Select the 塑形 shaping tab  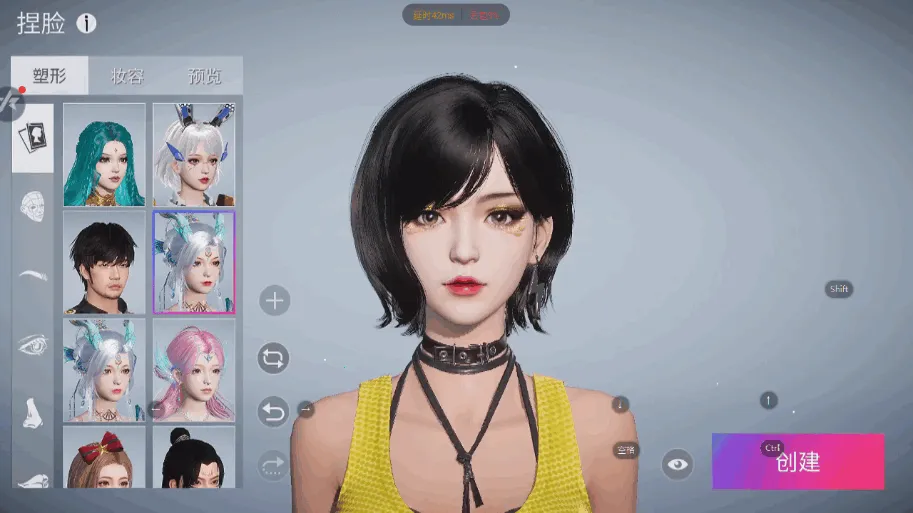[x=49, y=76]
